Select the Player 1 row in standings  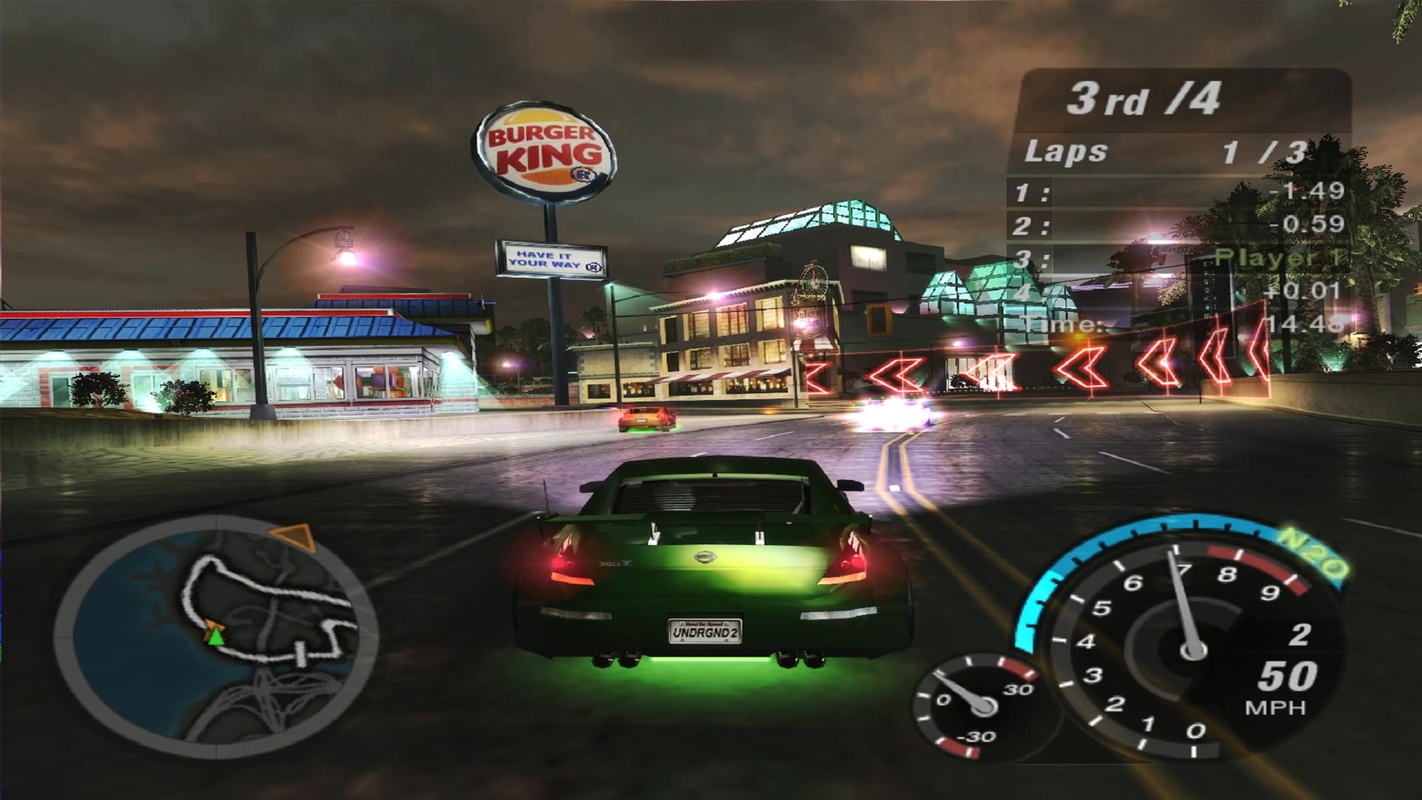(1180, 257)
